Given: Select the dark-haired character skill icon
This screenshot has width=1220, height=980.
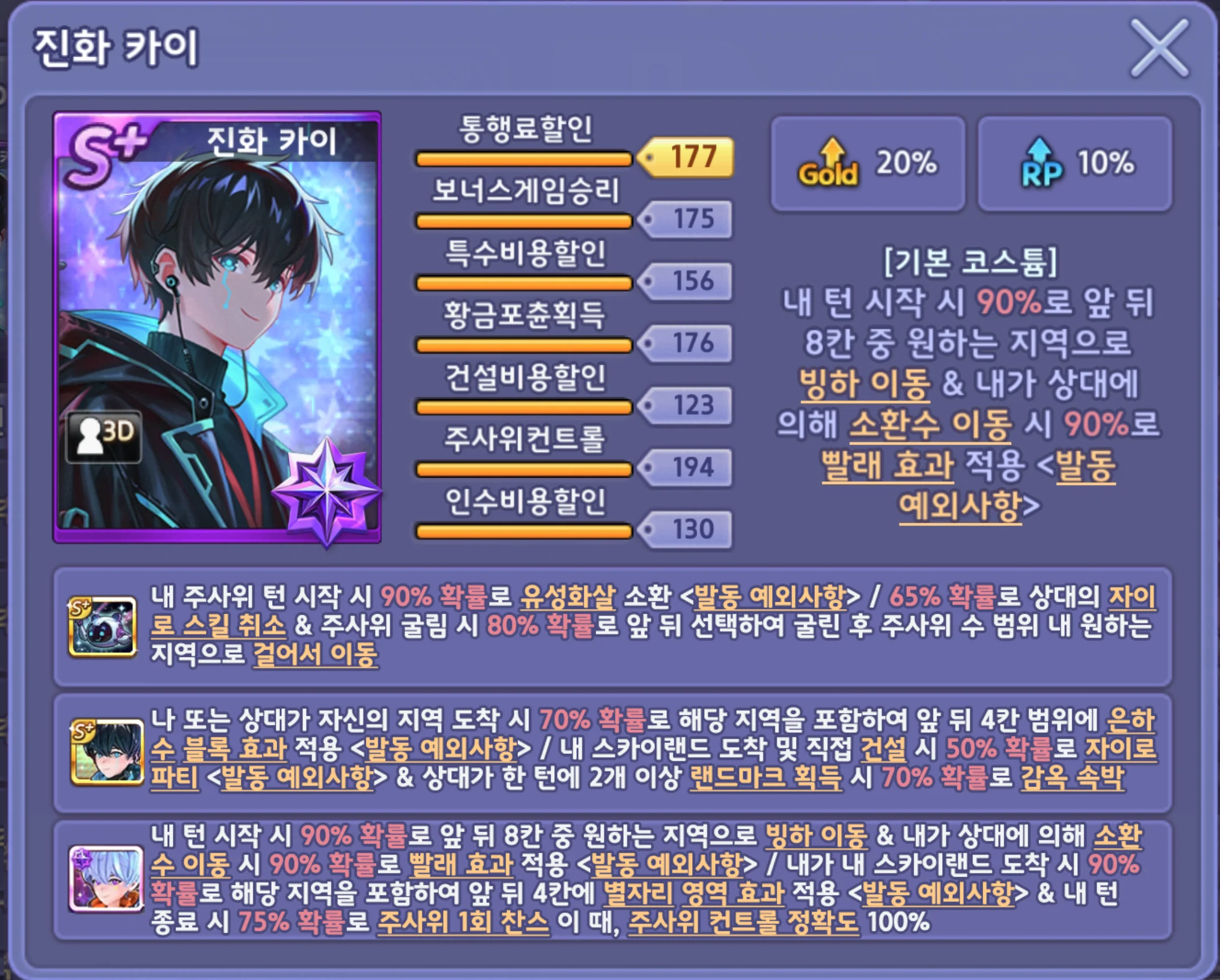Looking at the screenshot, I should coord(107,751).
